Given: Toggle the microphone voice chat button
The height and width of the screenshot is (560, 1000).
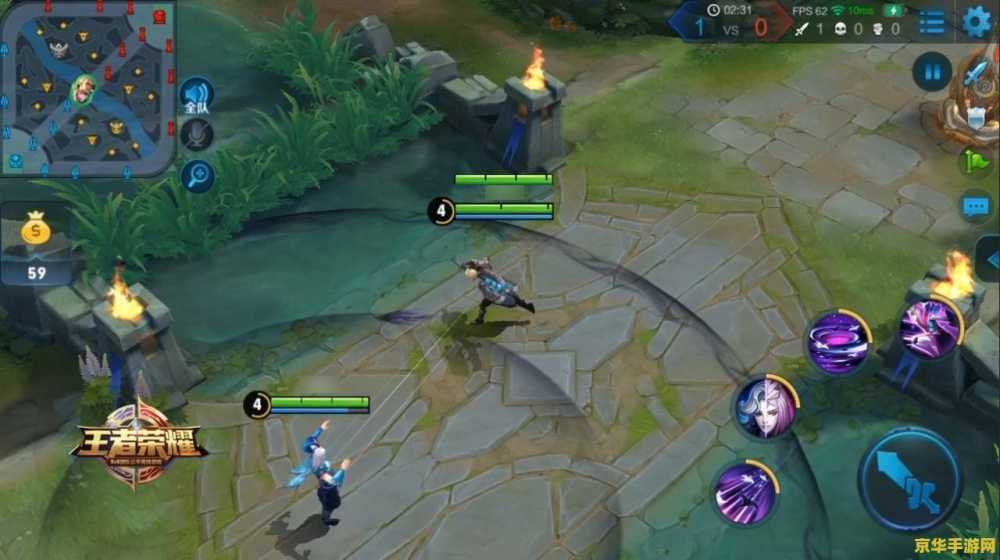Looking at the screenshot, I should [196, 135].
